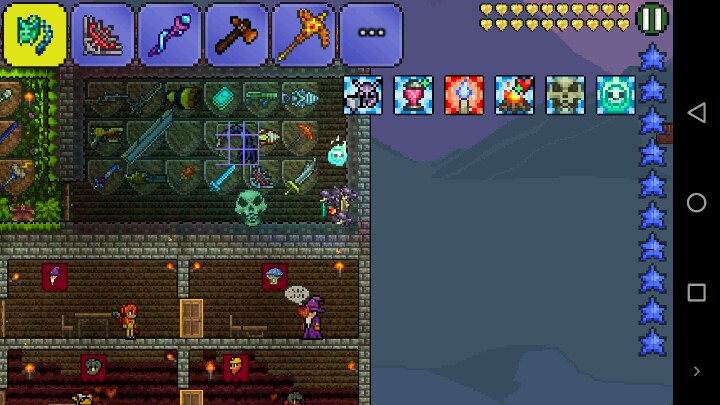The width and height of the screenshot is (720, 405).
Task: Pause the game with the green button
Action: tap(652, 19)
